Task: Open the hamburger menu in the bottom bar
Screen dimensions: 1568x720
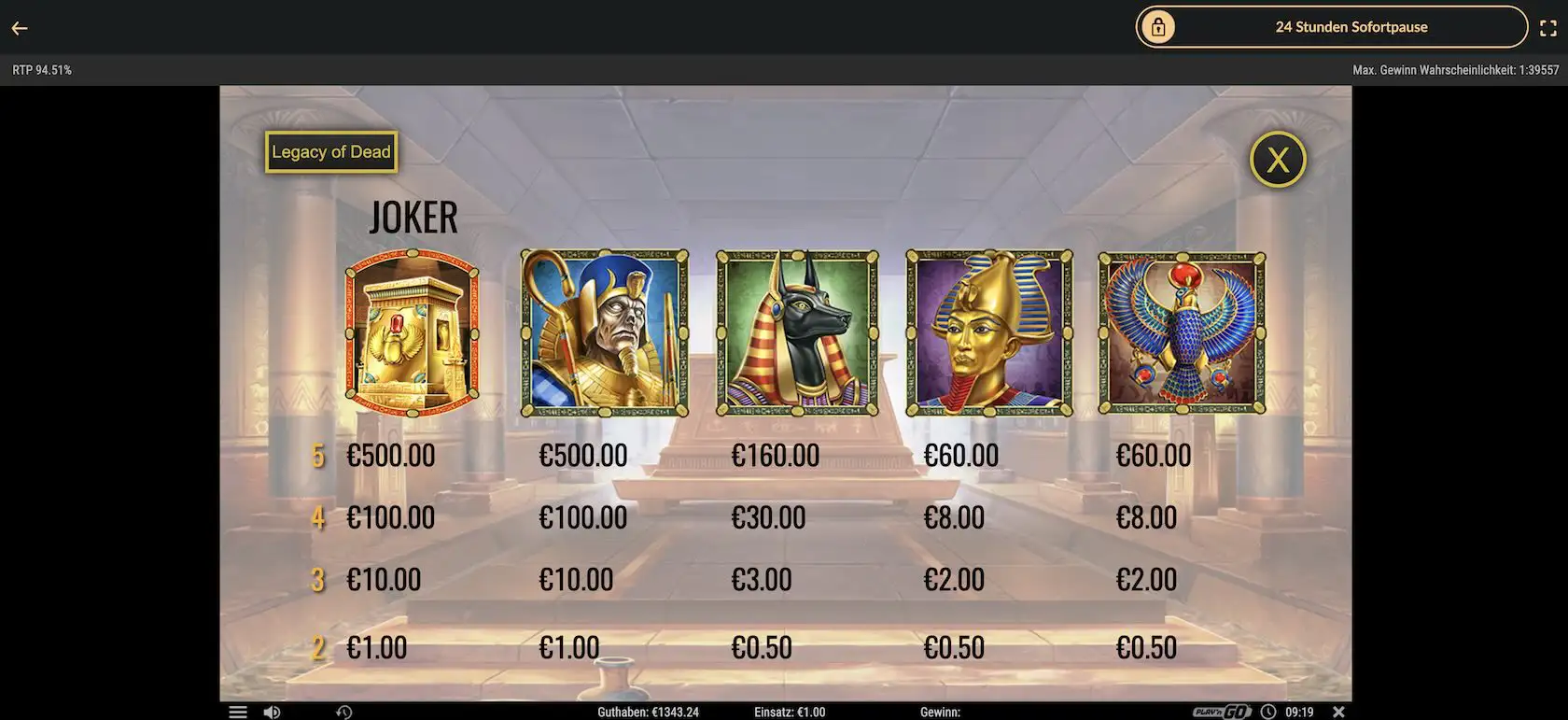Action: 238,712
